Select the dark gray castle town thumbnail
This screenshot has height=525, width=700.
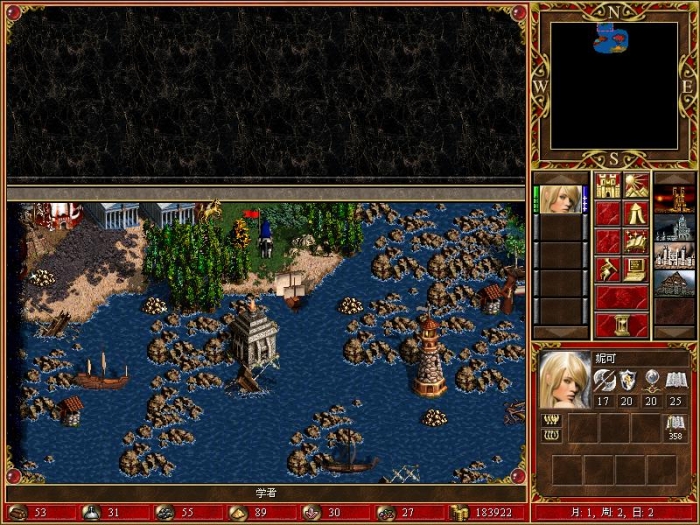[675, 227]
